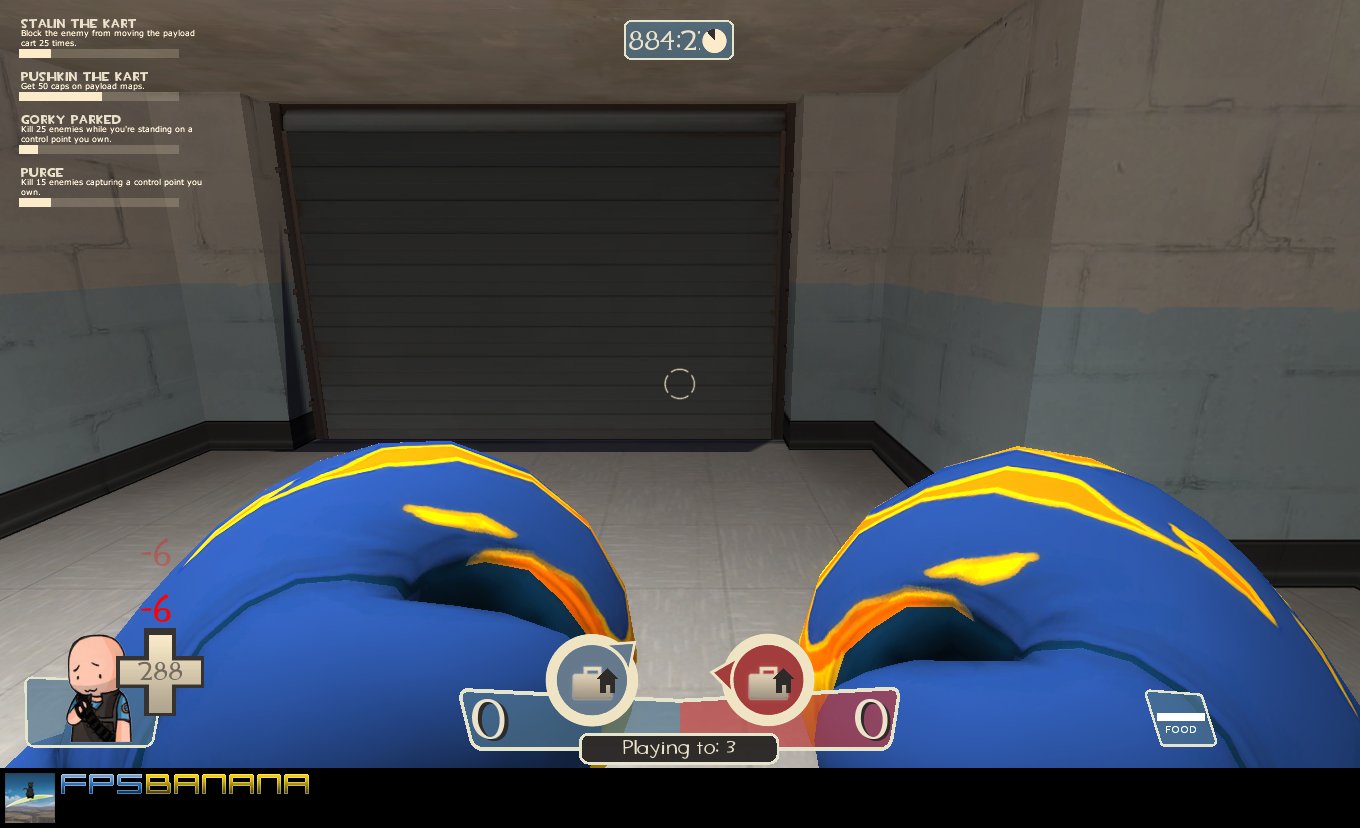Click the RED team briefcase intel icon
Screen dimensions: 1360x828
point(768,678)
